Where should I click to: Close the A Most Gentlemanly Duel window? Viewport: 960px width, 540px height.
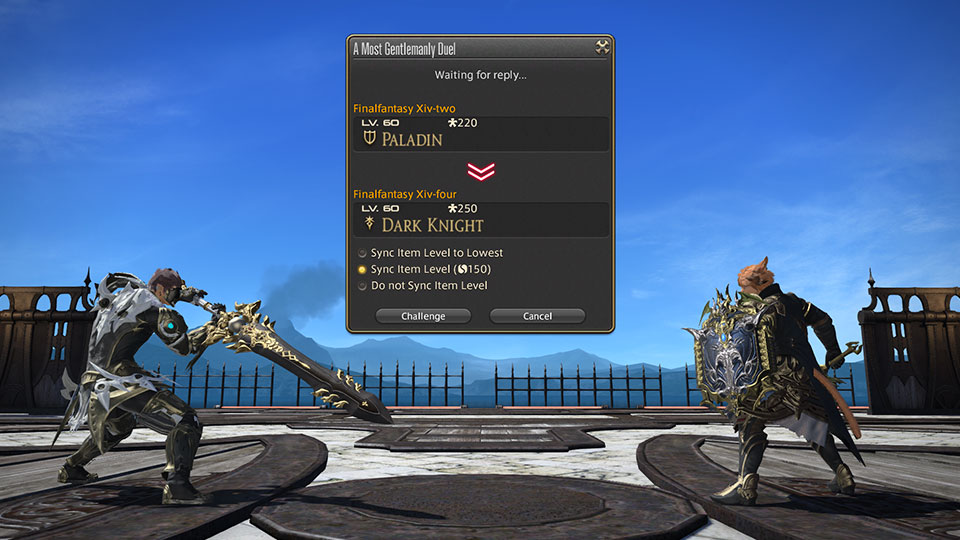[601, 47]
